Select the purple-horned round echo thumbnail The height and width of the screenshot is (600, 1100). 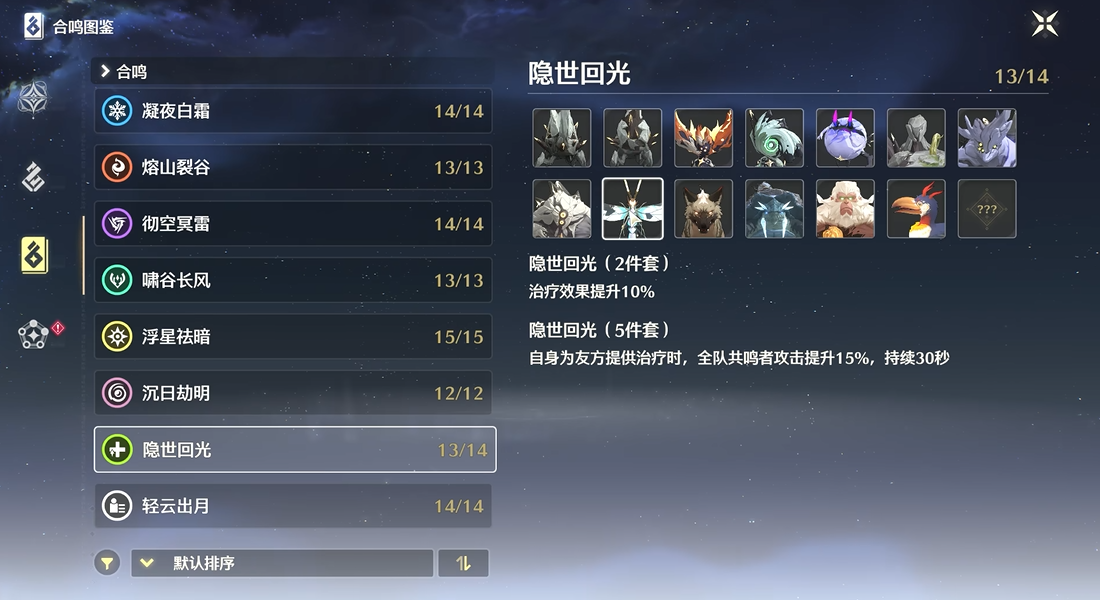click(845, 138)
